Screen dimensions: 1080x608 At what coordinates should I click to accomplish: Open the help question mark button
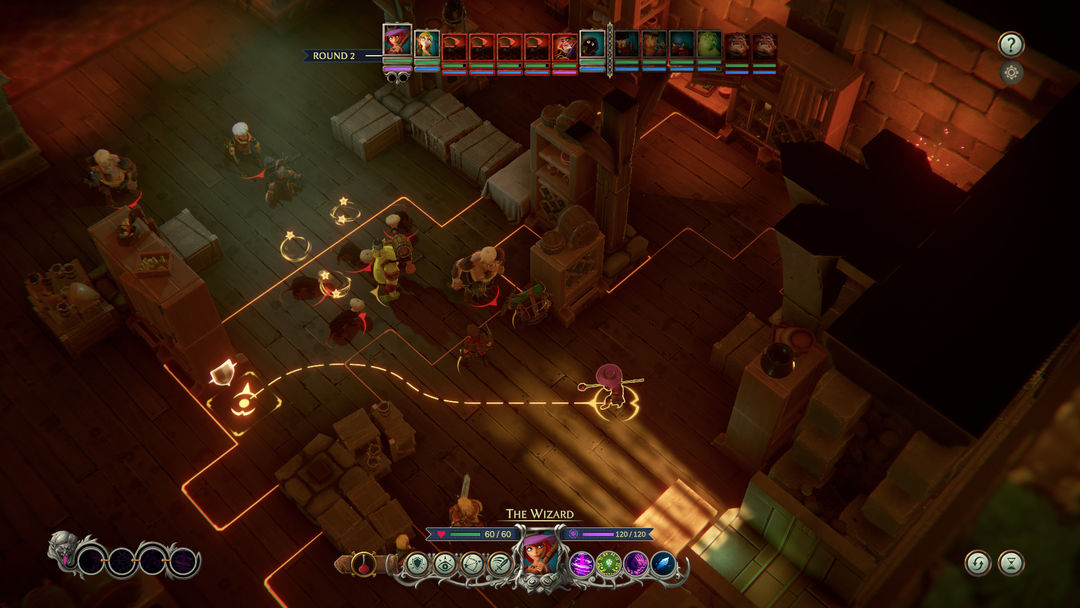point(1011,44)
